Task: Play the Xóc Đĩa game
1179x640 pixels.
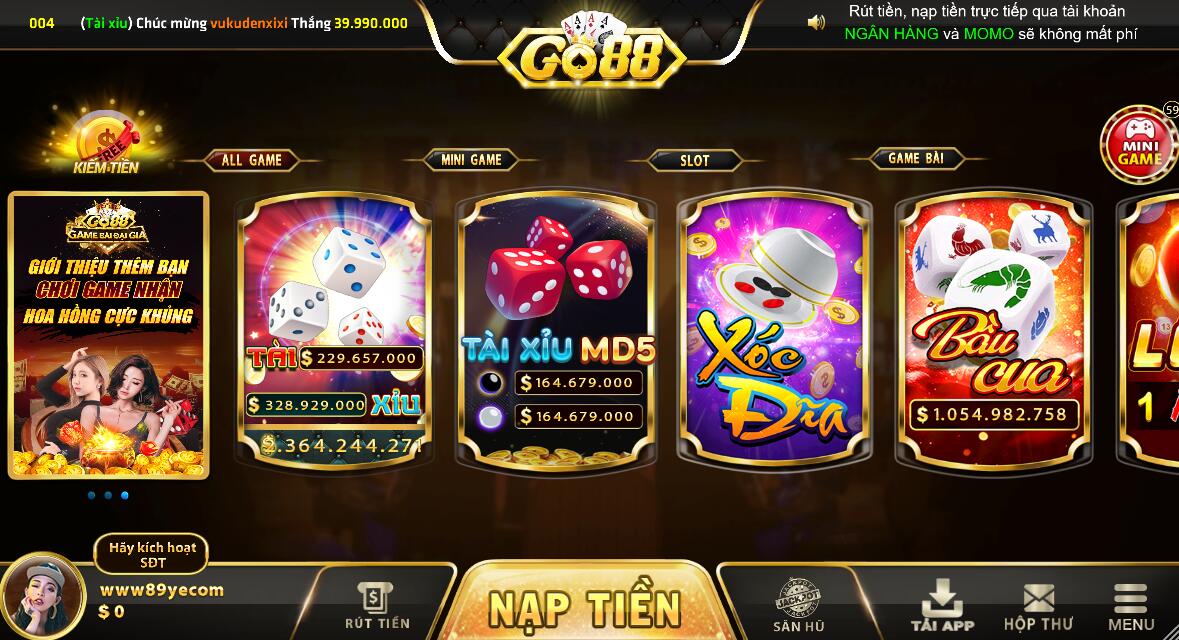Action: point(775,329)
